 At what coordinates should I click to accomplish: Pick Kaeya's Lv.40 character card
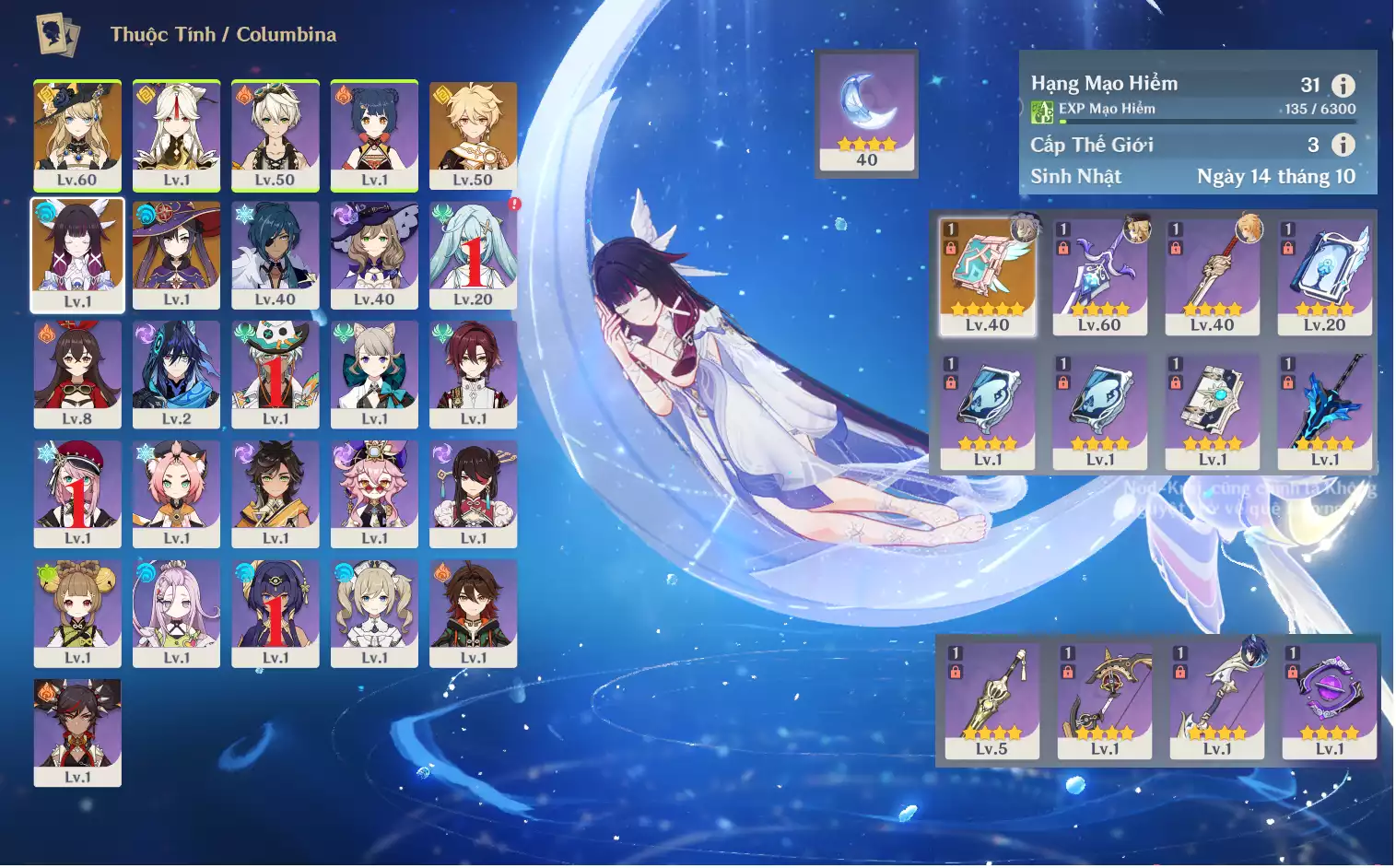pos(275,255)
